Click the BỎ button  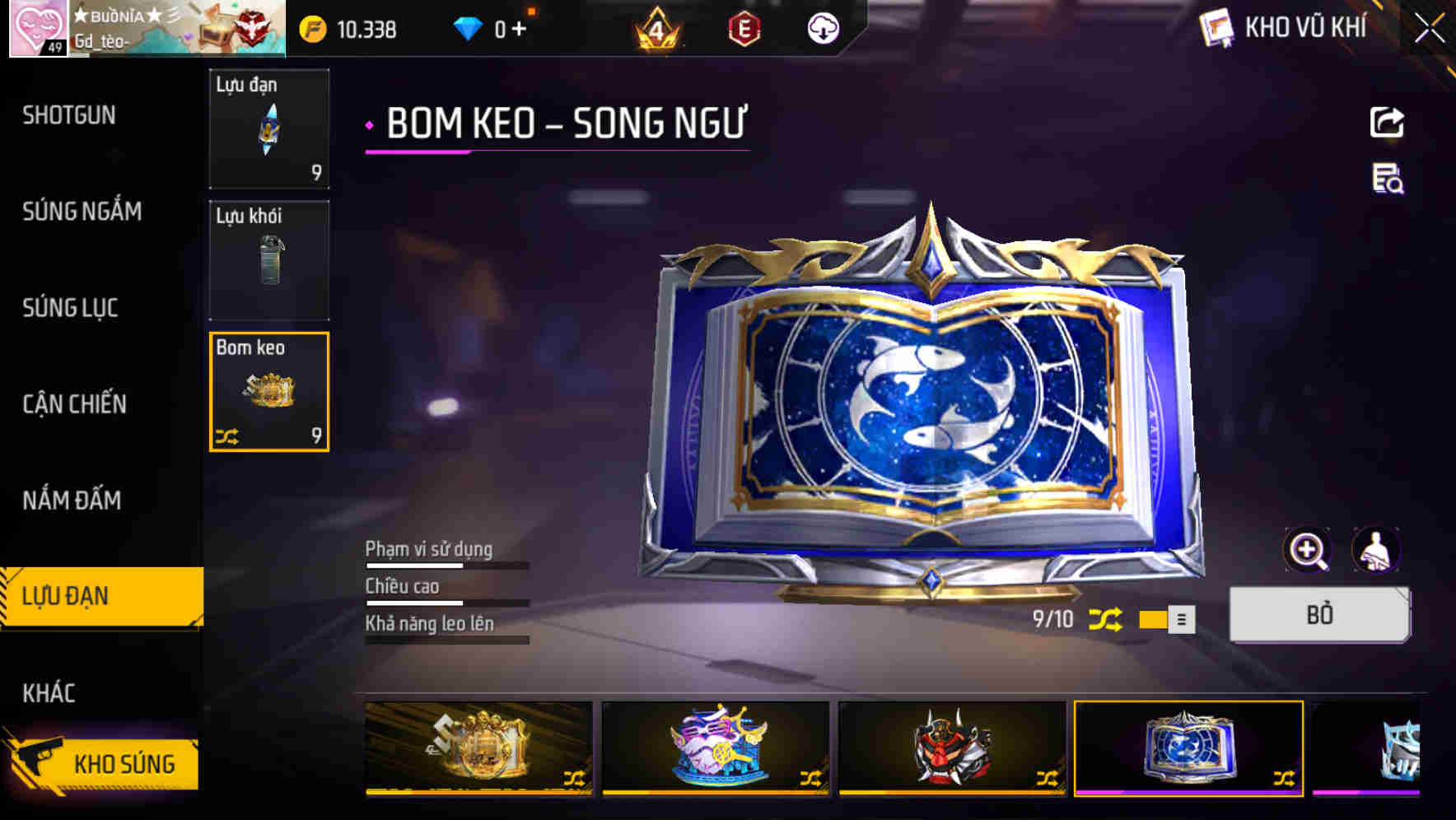1318,615
